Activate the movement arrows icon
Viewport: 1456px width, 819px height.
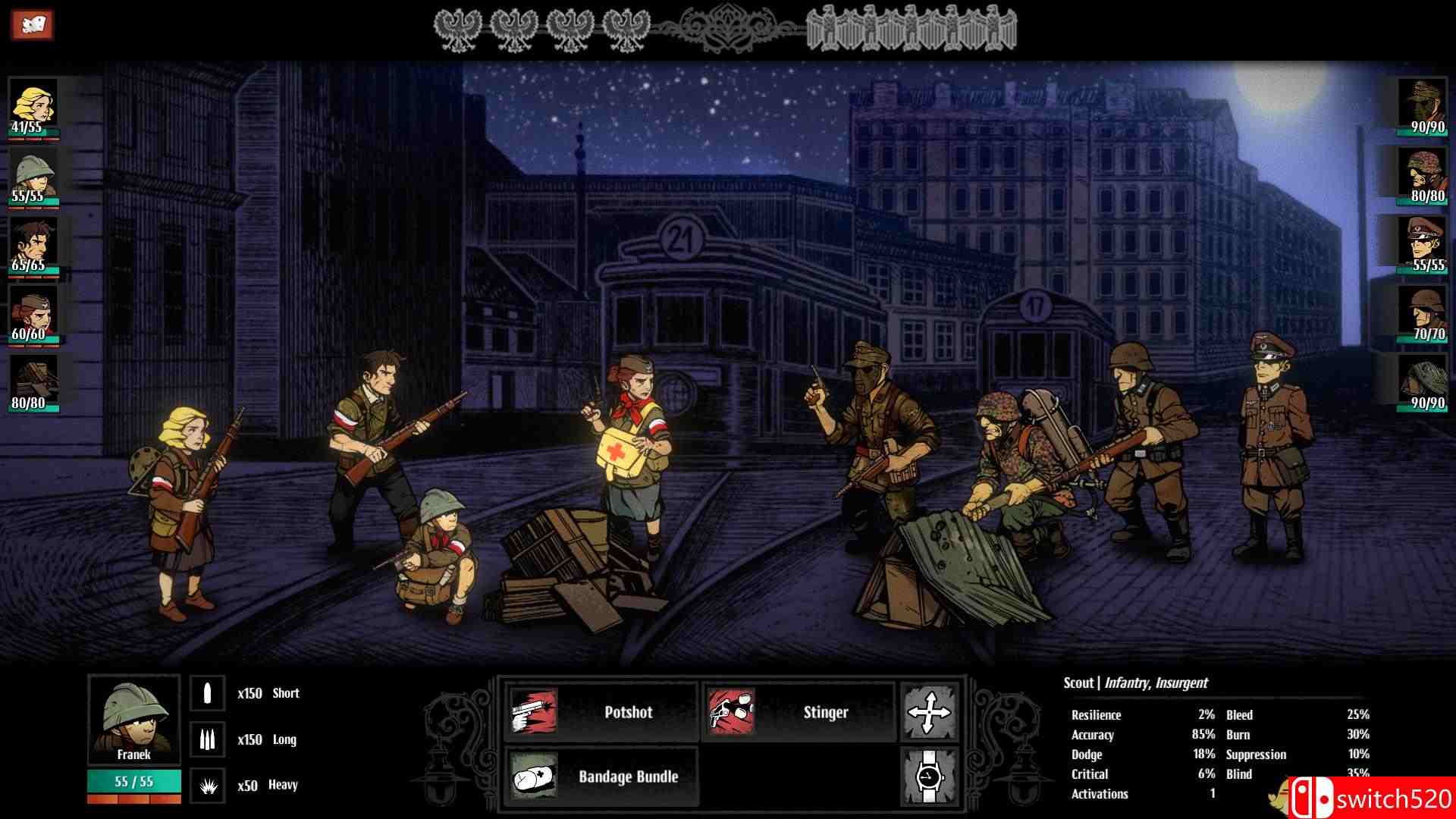point(931,711)
